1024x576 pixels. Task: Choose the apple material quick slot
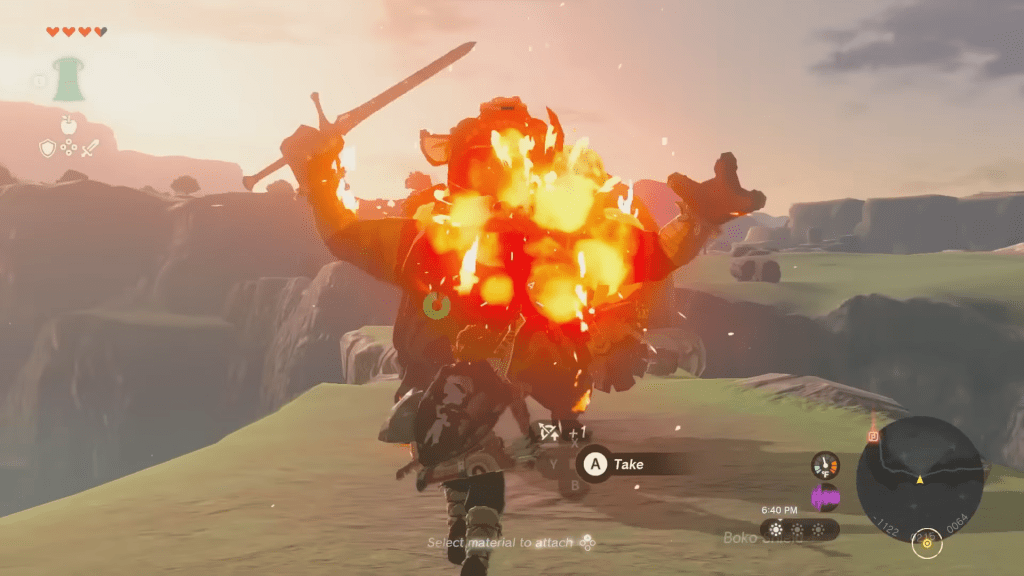tap(69, 124)
